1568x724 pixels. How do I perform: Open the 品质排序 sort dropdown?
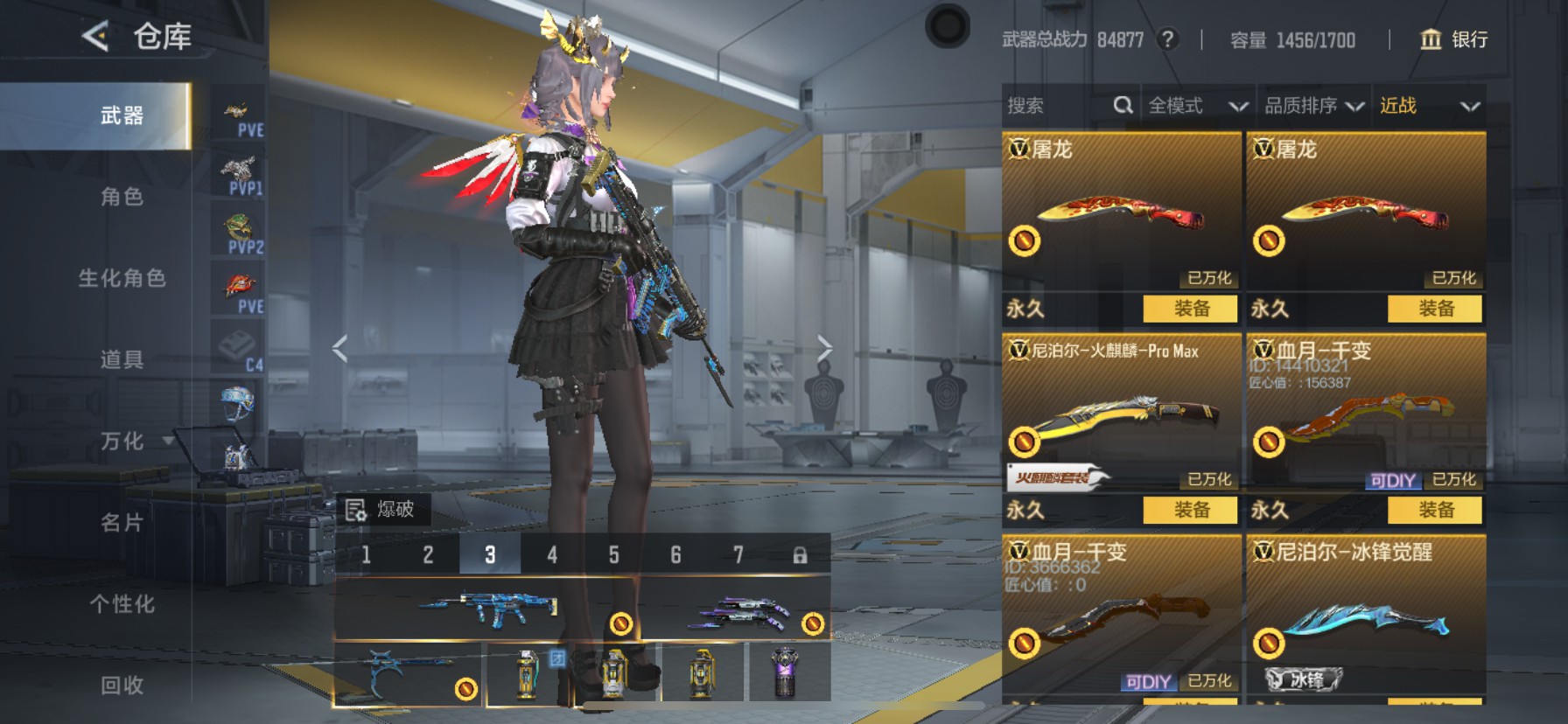click(x=1313, y=106)
